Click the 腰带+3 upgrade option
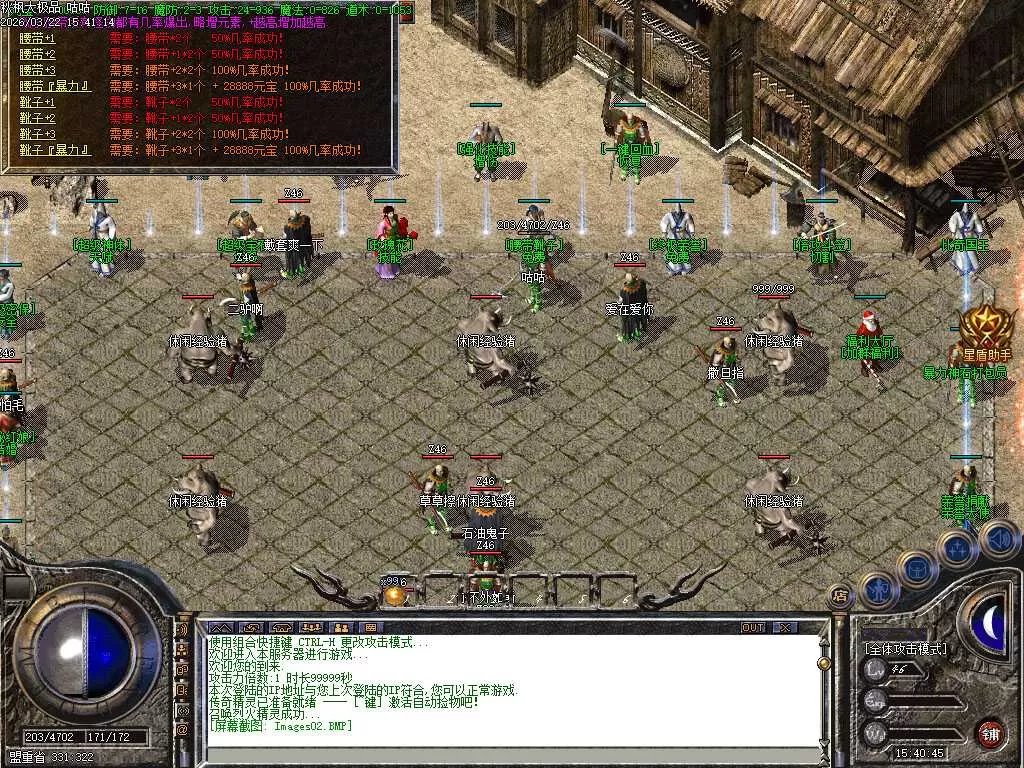The height and width of the screenshot is (768, 1024). pos(37,70)
